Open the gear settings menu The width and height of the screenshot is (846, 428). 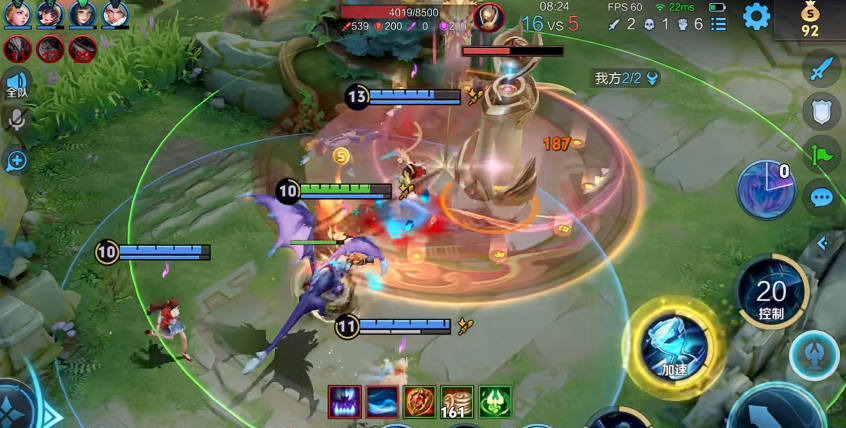(x=756, y=16)
